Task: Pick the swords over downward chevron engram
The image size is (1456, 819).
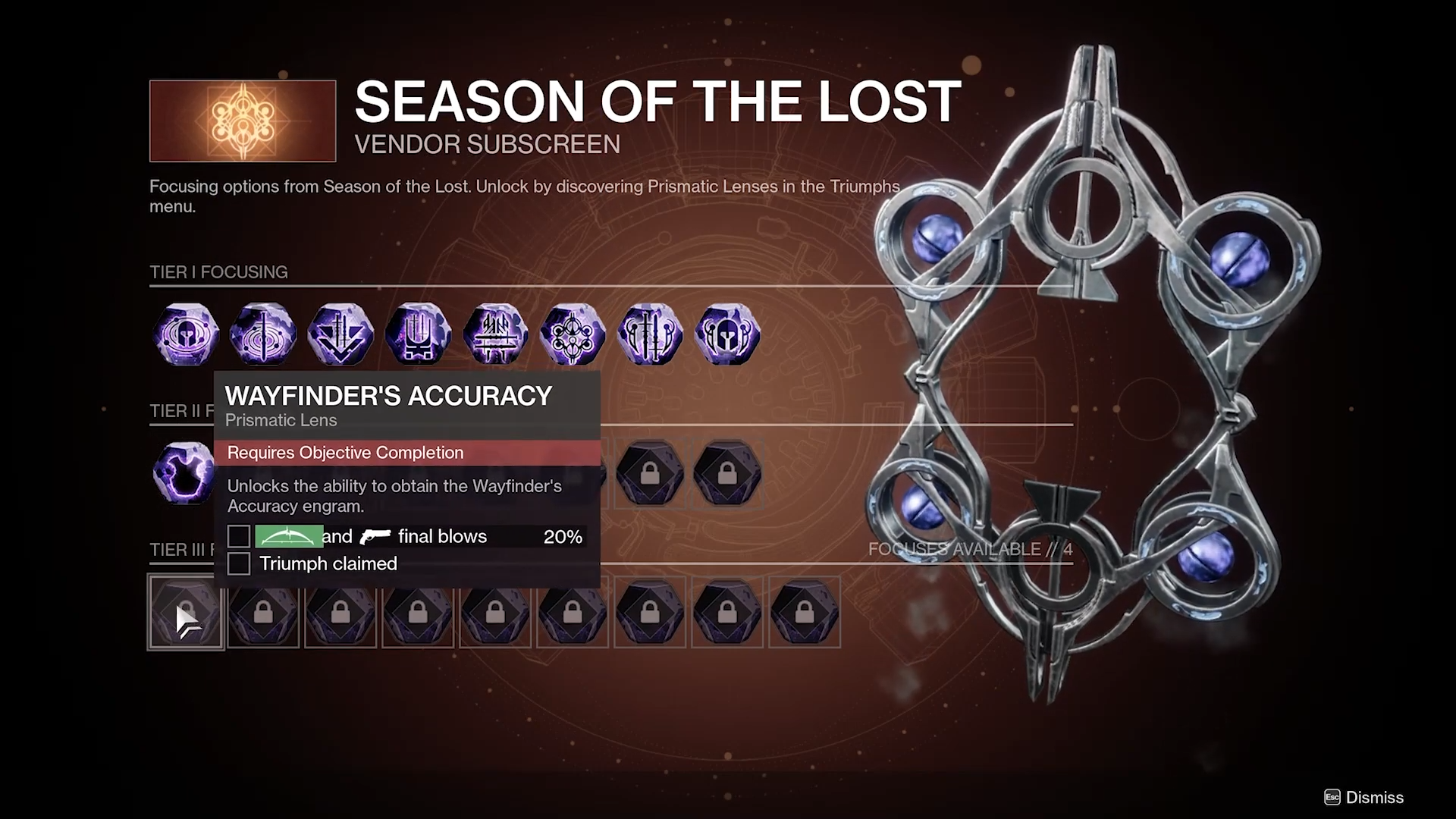Action: (340, 334)
